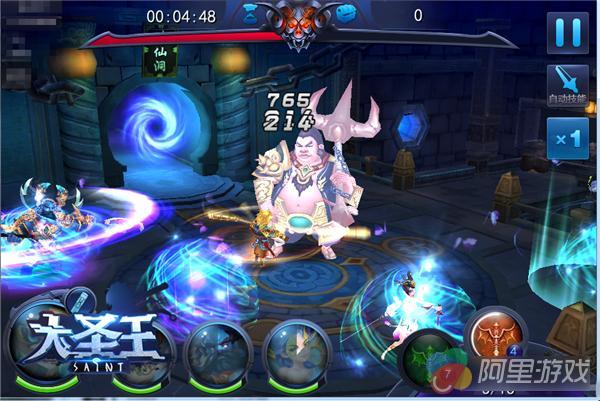Activate the green skill orb
This screenshot has width=600, height=401.
click(433, 362)
